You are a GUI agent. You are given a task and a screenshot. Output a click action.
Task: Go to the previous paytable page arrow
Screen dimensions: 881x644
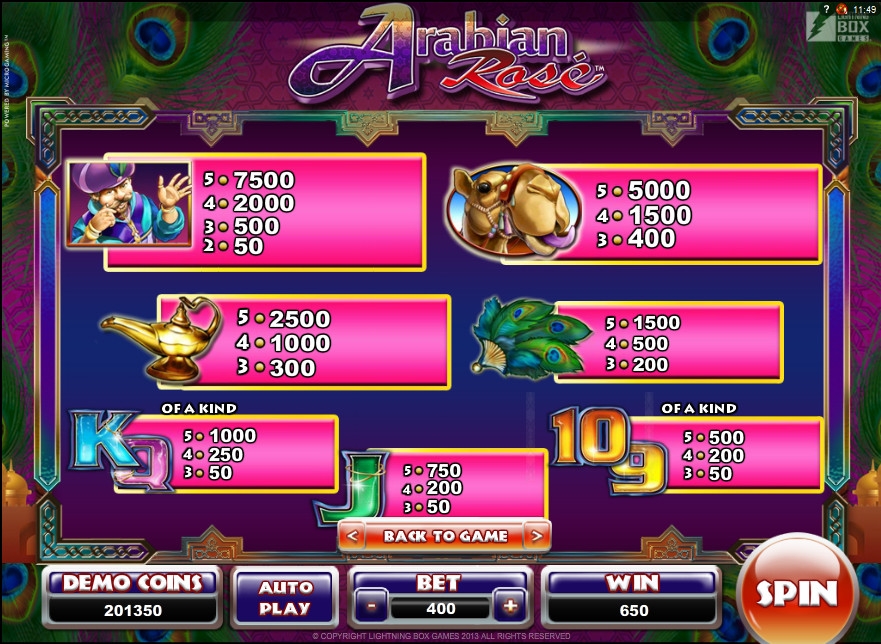351,536
